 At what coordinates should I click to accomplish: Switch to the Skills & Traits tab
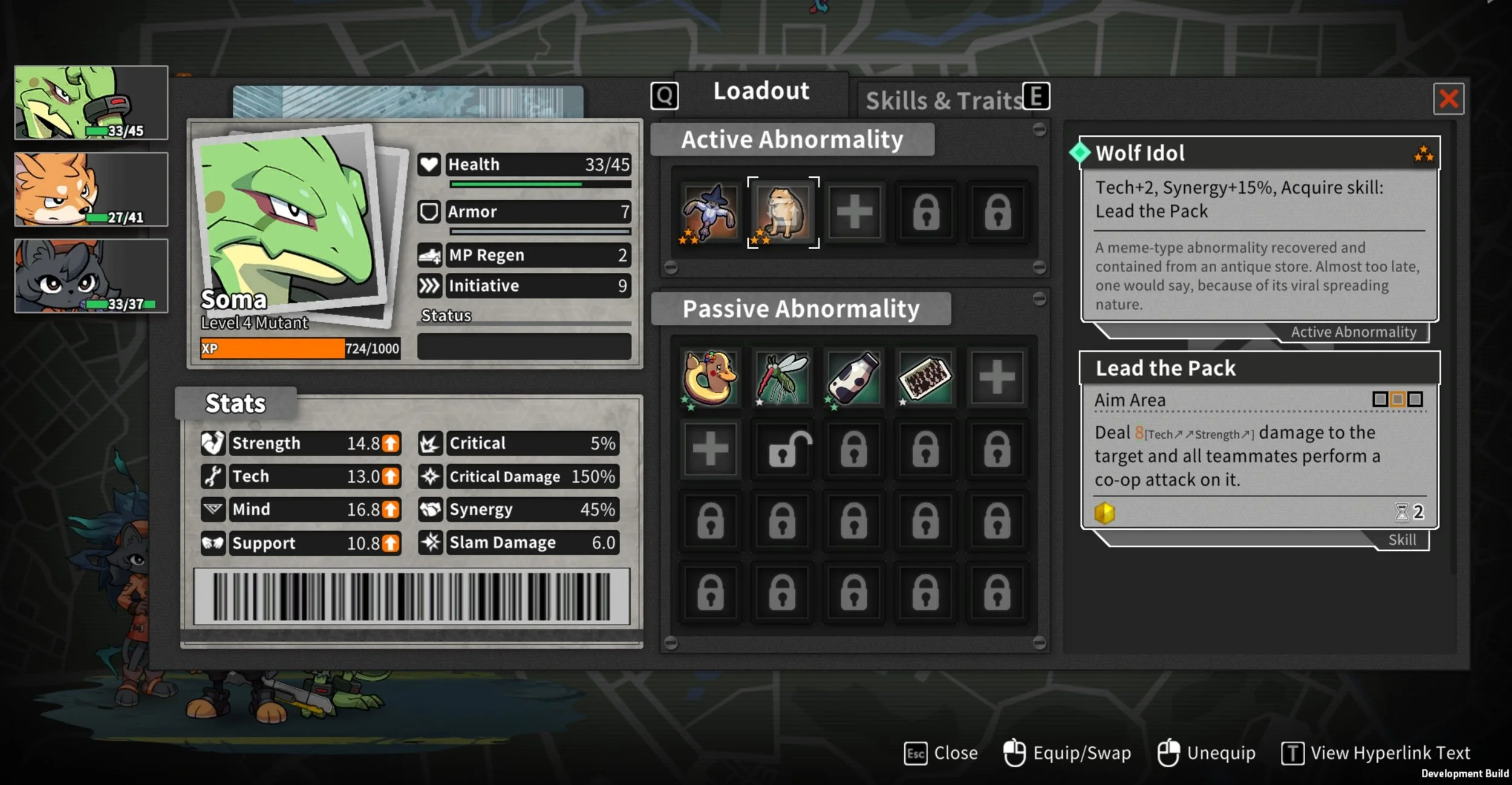(943, 100)
